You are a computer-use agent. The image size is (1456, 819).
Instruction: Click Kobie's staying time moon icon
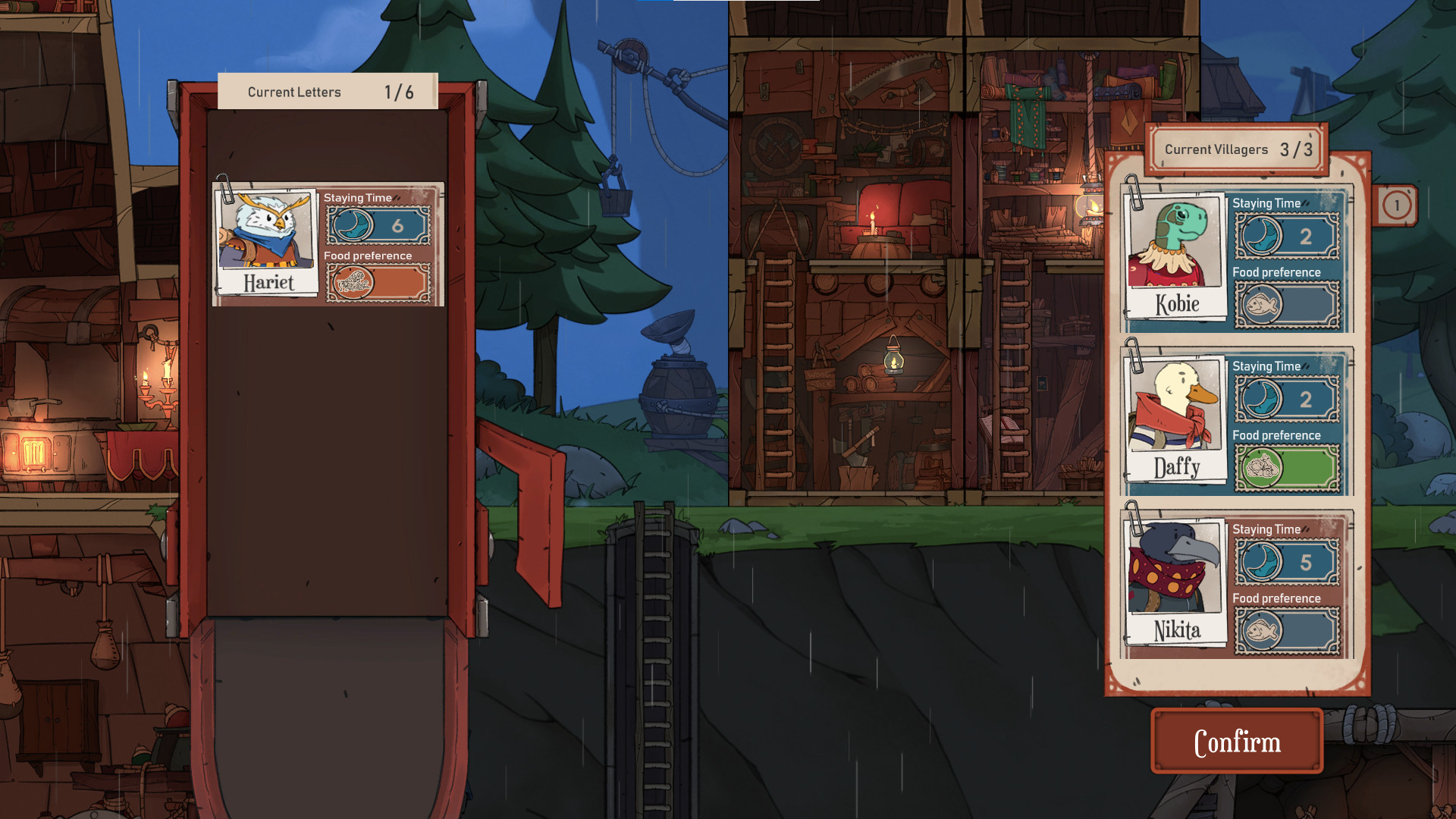click(x=1260, y=235)
